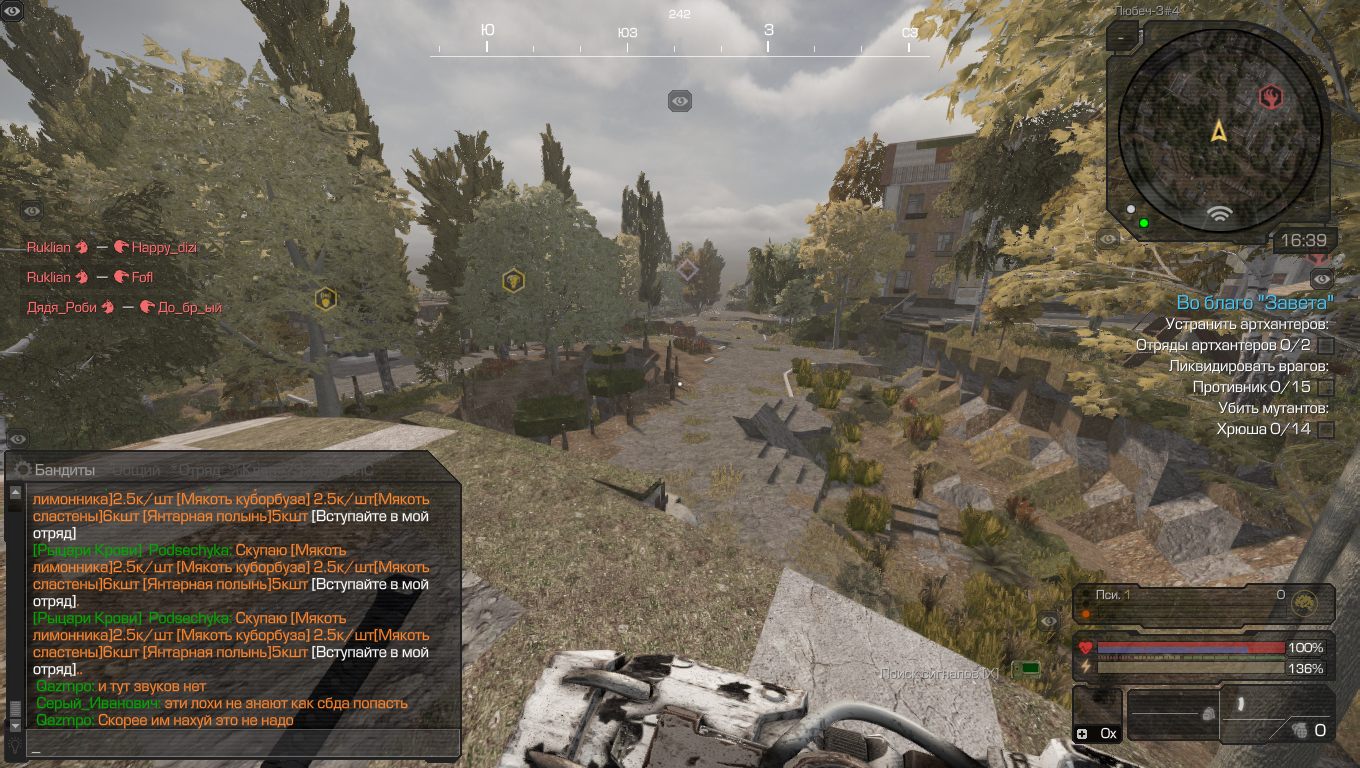Switch to the Общий chat tab

[136, 470]
